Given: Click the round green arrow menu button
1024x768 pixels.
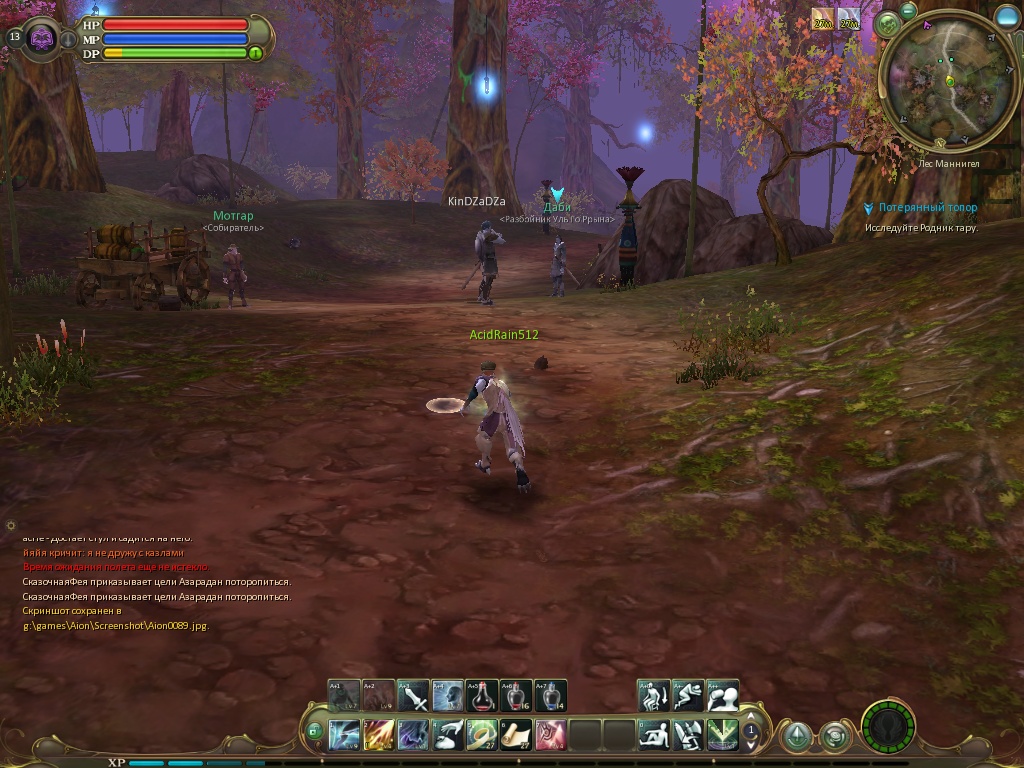Looking at the screenshot, I should click(x=797, y=736).
